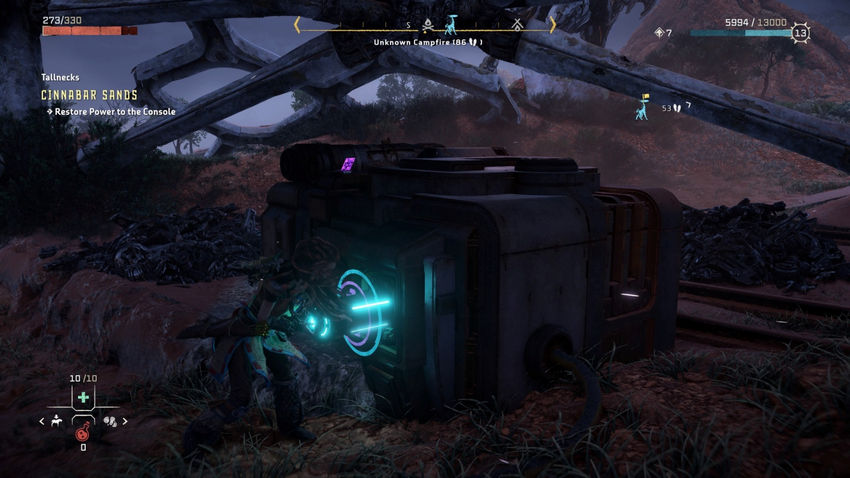The image size is (850, 478).
Task: Click the level 13 badge
Action: pyautogui.click(x=800, y=33)
